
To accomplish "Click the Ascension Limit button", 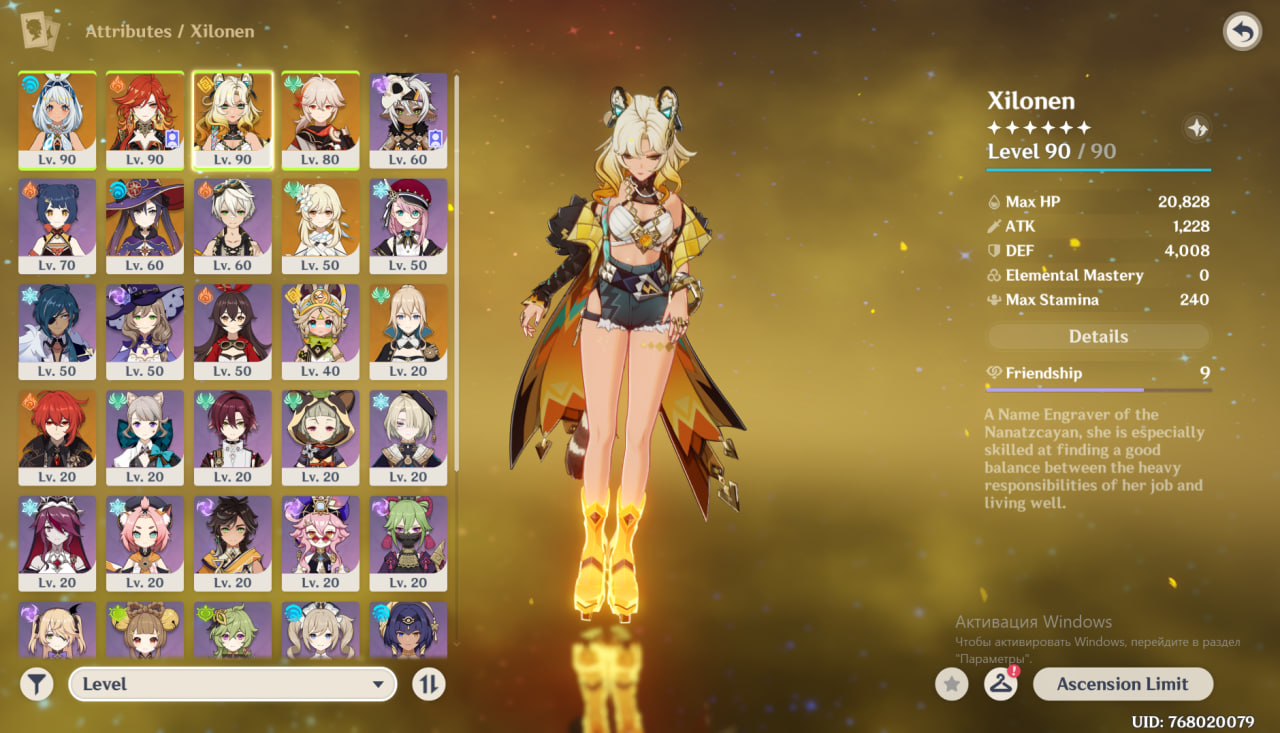I will point(1122,684).
